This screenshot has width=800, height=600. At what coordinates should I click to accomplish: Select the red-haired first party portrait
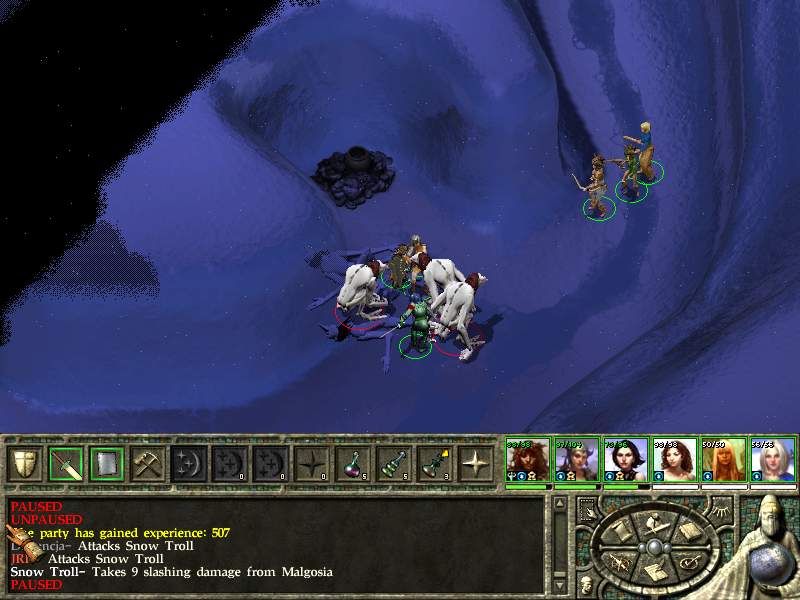pos(525,460)
